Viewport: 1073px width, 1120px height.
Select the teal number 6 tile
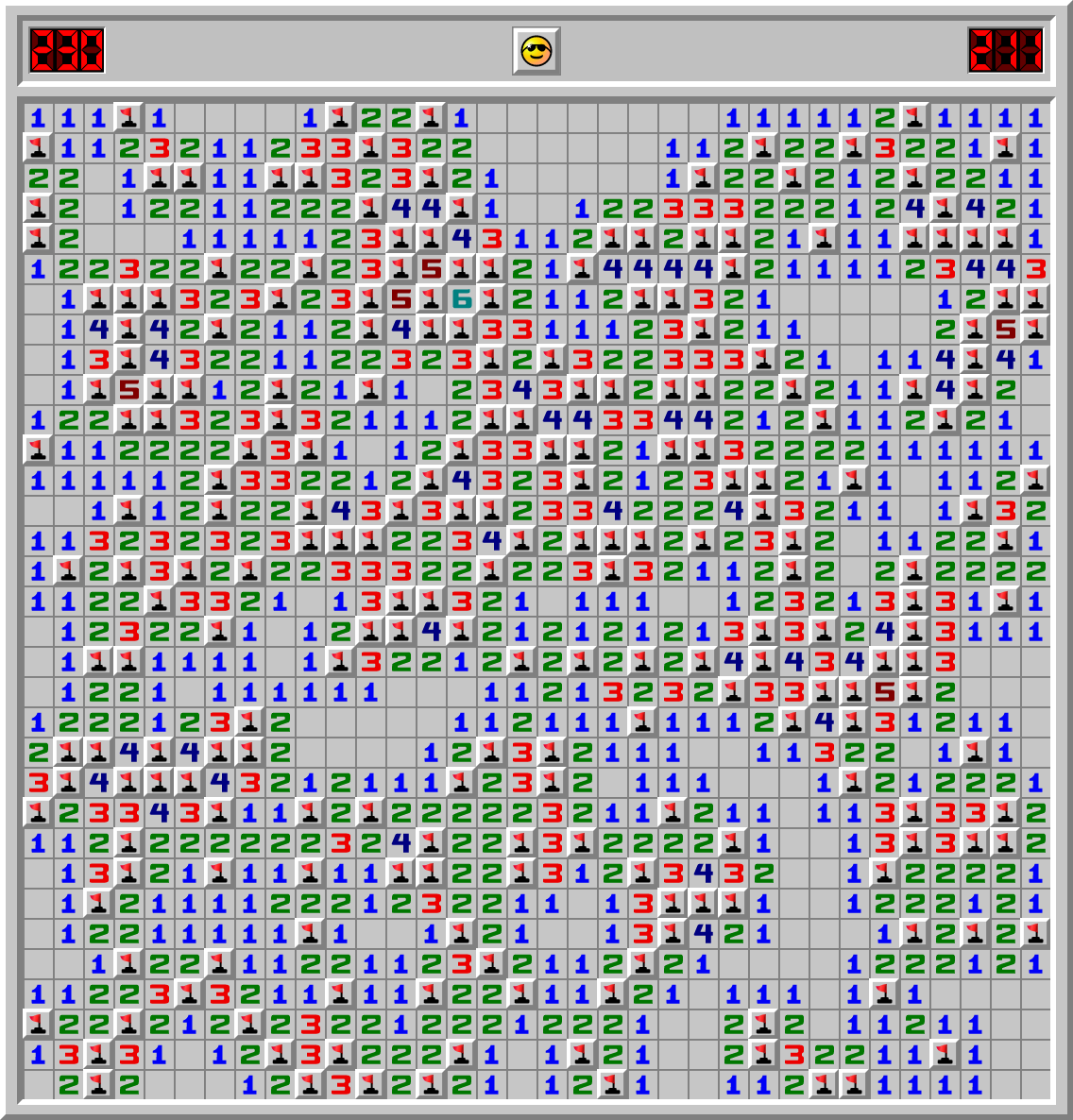[x=461, y=299]
